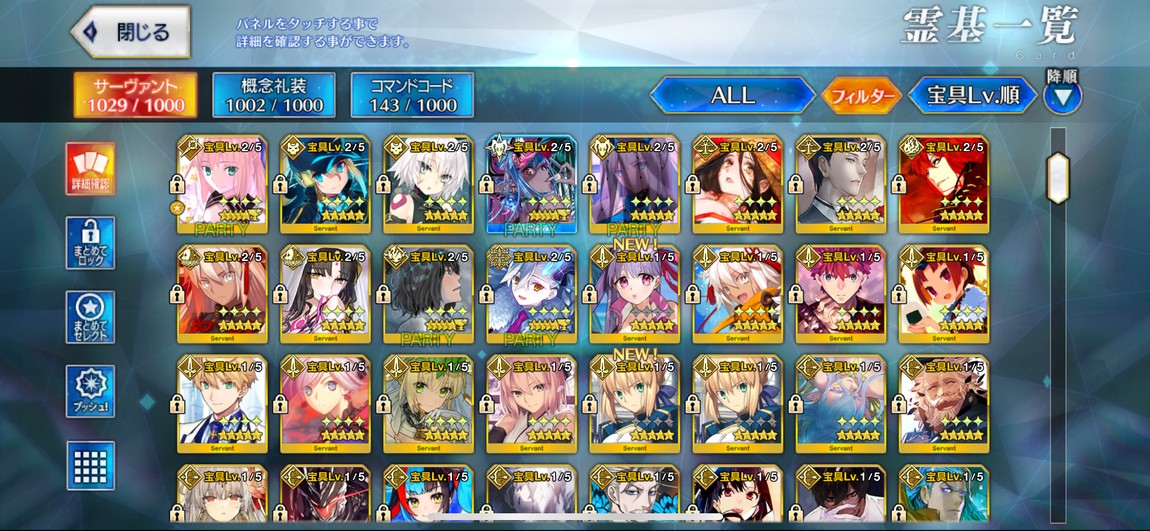Open the blonde male servant in white suit
This screenshot has width=1150, height=531.
(x=222, y=400)
